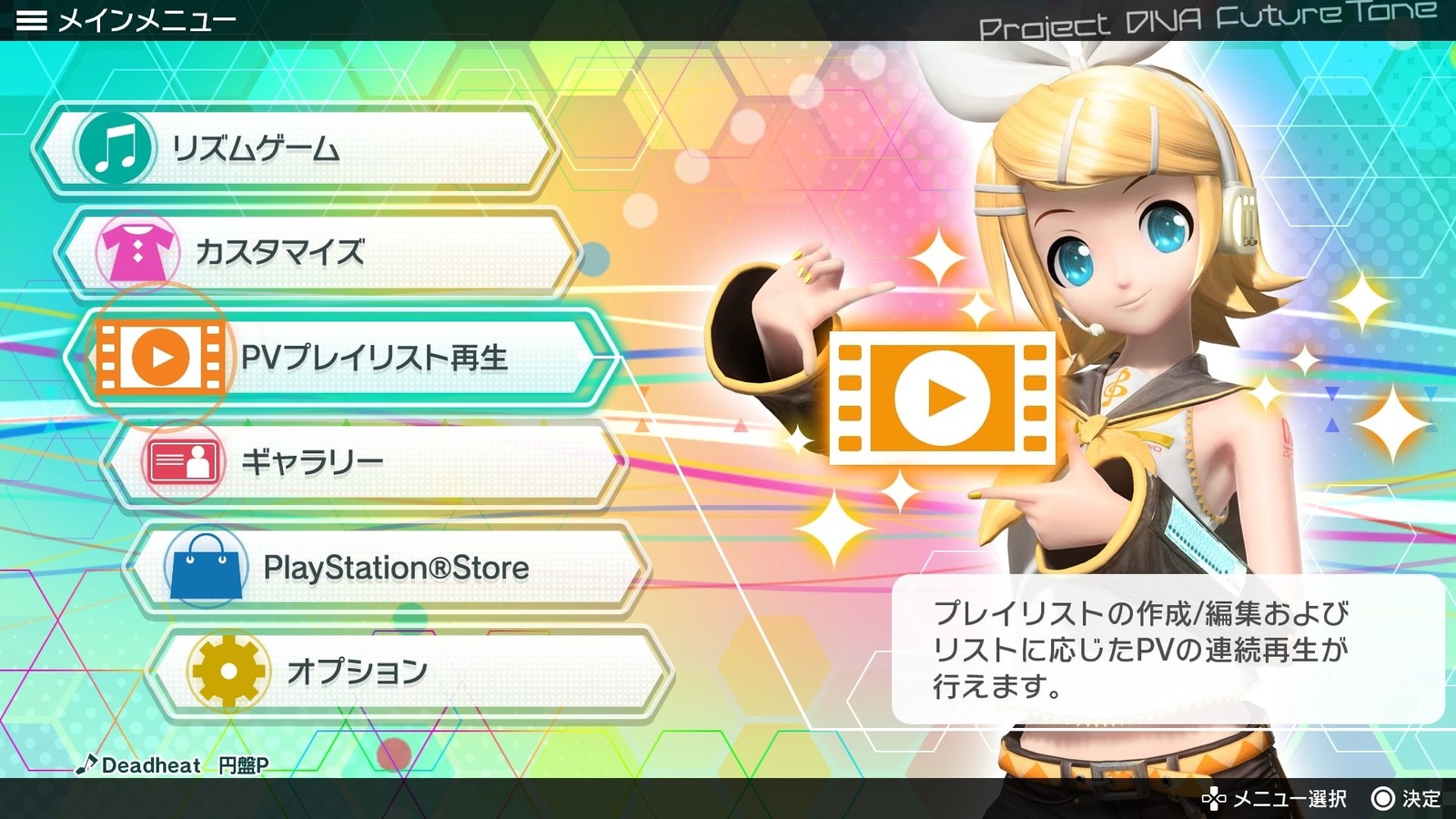Click the music note beside Deadheat

coord(89,765)
